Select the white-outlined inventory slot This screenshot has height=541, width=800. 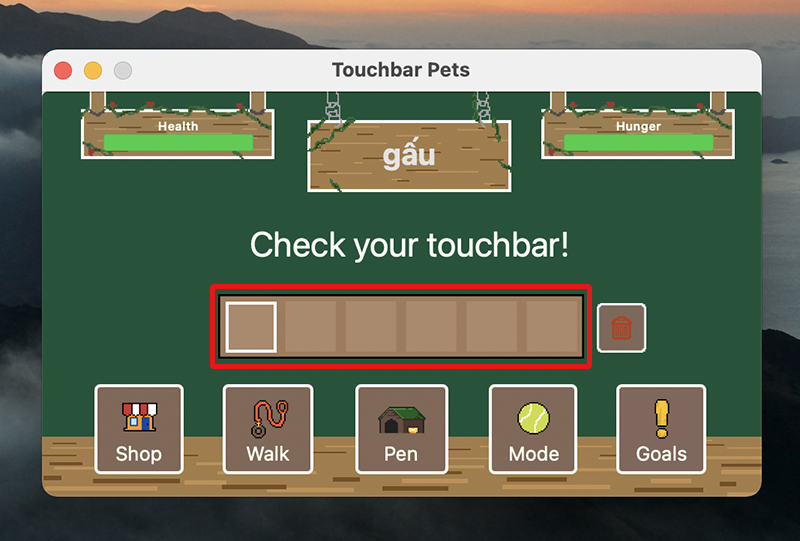pyautogui.click(x=251, y=327)
